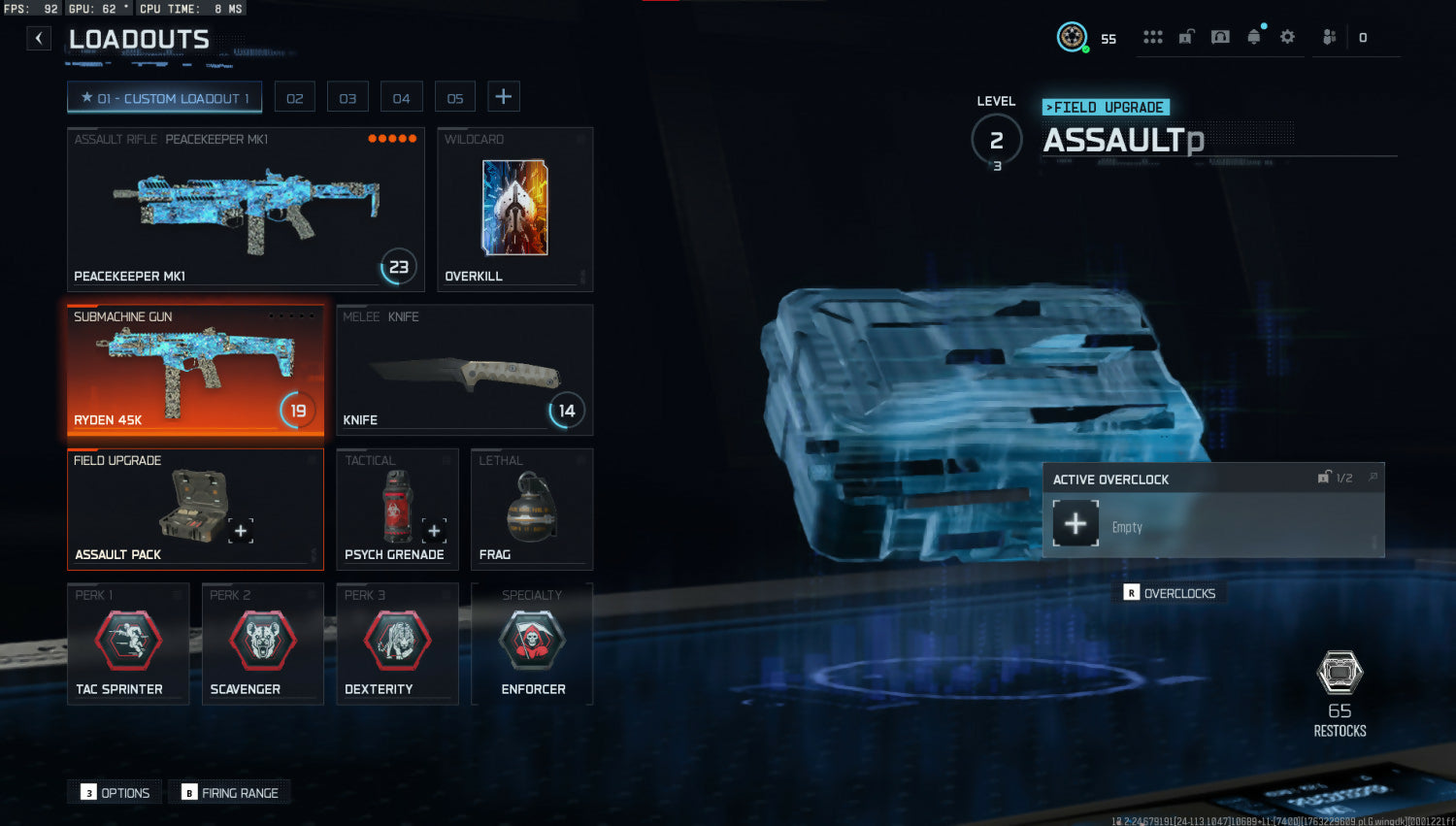The height and width of the screenshot is (826, 1456).
Task: Add an overclock in the empty slot
Action: tap(1075, 524)
